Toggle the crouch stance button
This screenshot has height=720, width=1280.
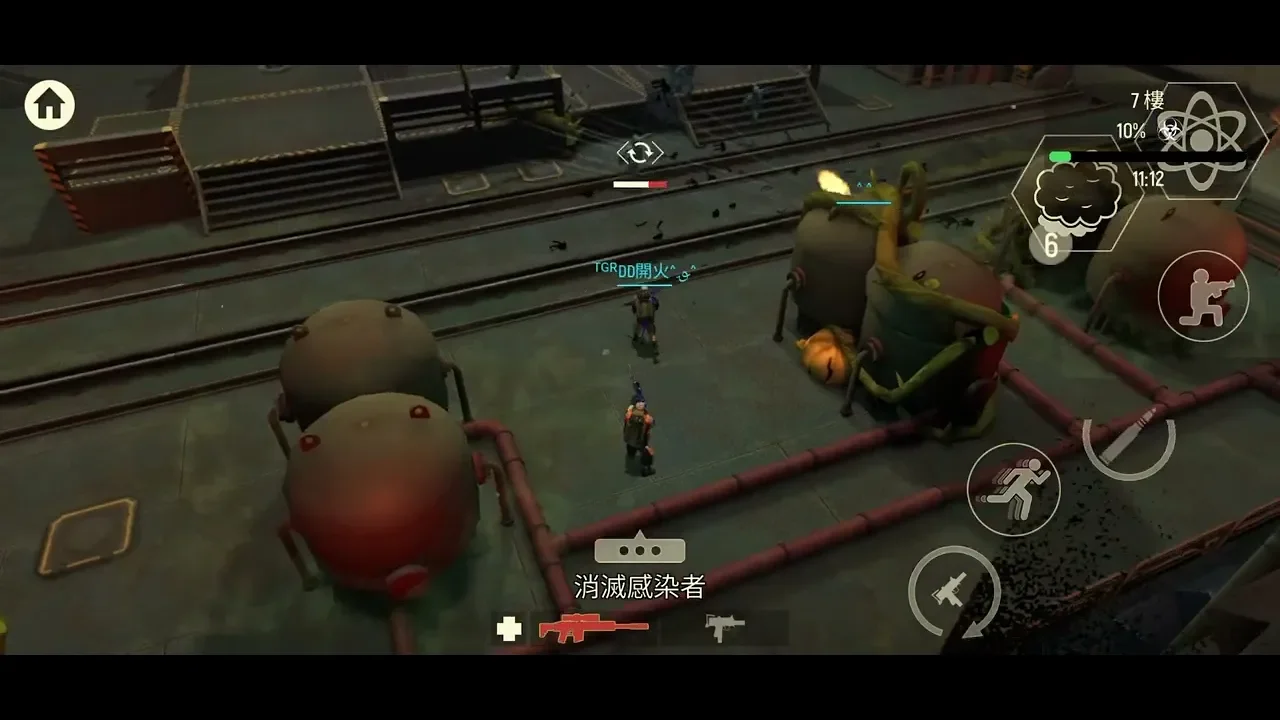(x=1203, y=296)
